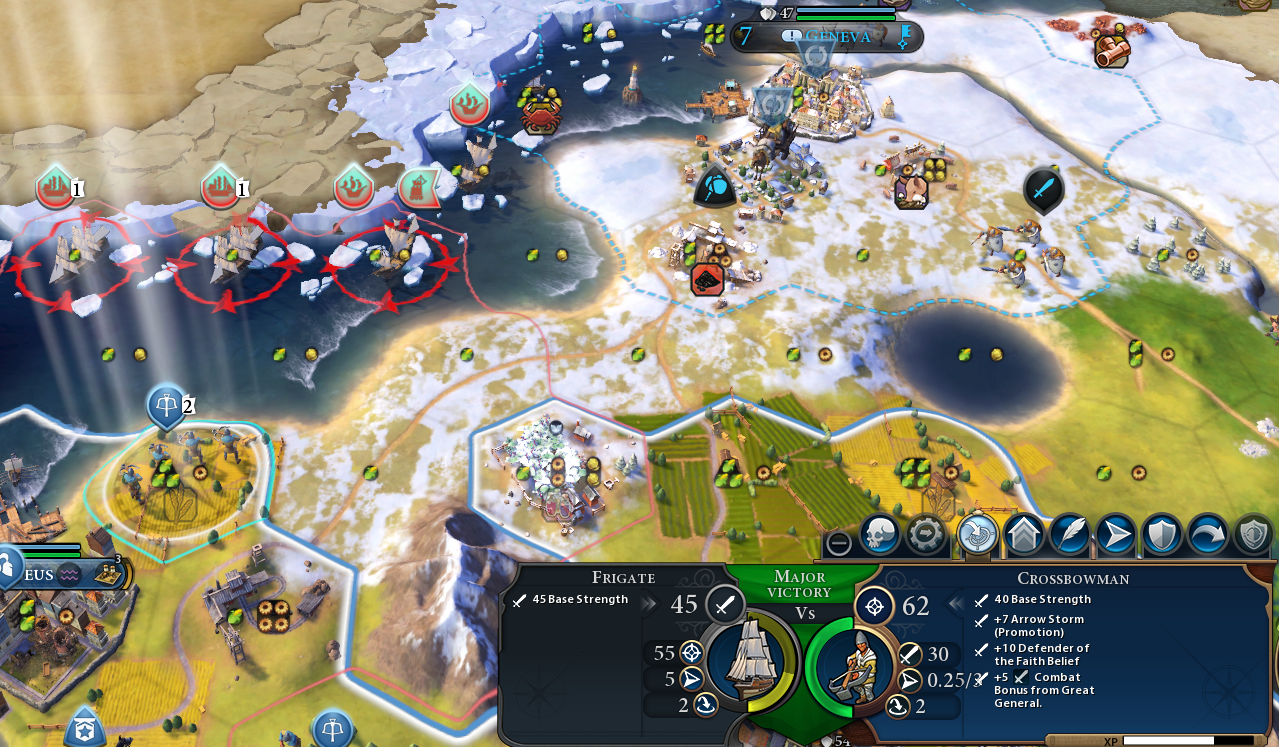This screenshot has width=1279, height=747.
Task: Delete the unit with the skull button
Action: [x=881, y=535]
